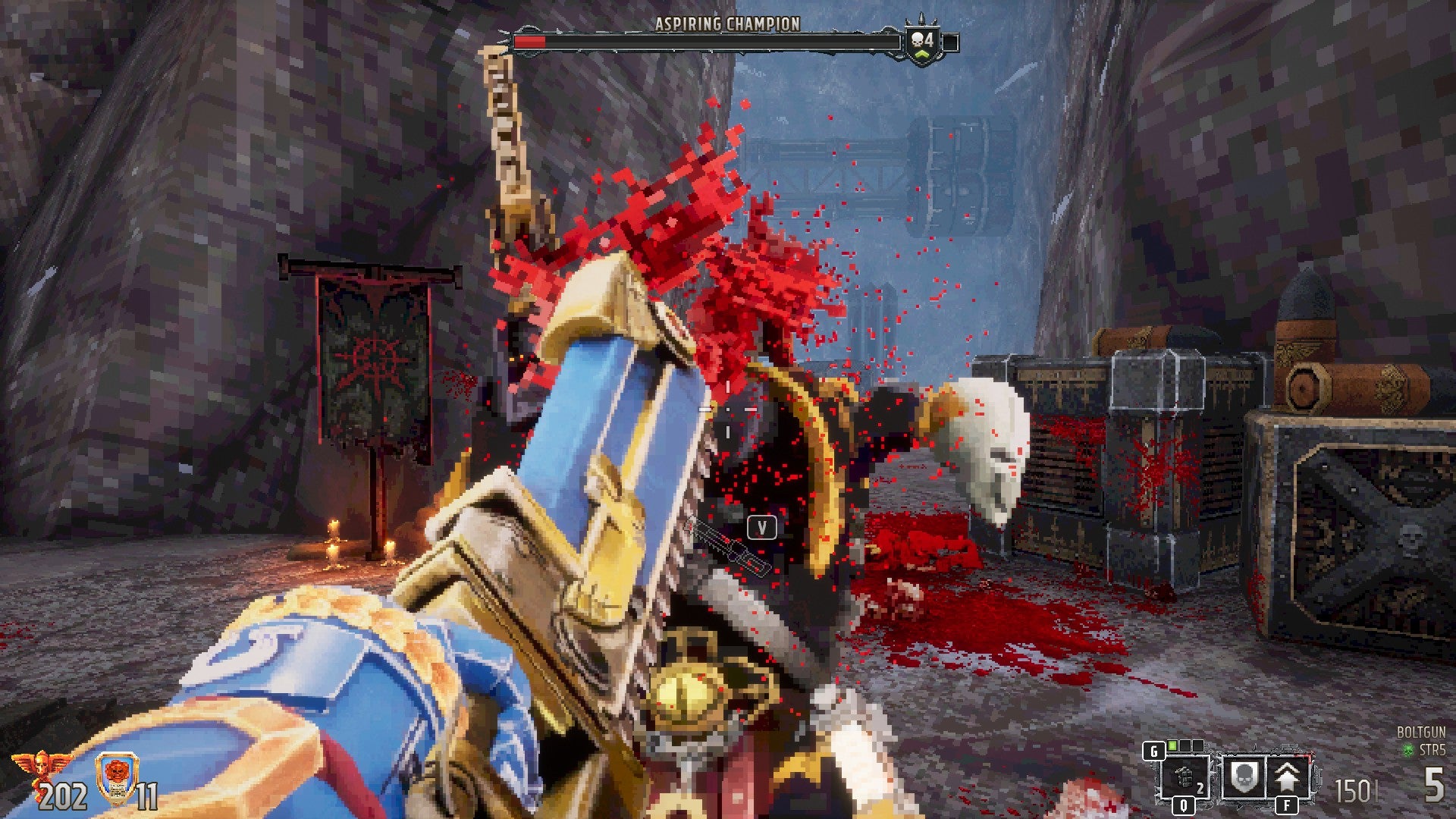Viewport: 1456px width, 819px height.
Task: Expand the small box right of the boss health bar
Action: click(x=951, y=42)
